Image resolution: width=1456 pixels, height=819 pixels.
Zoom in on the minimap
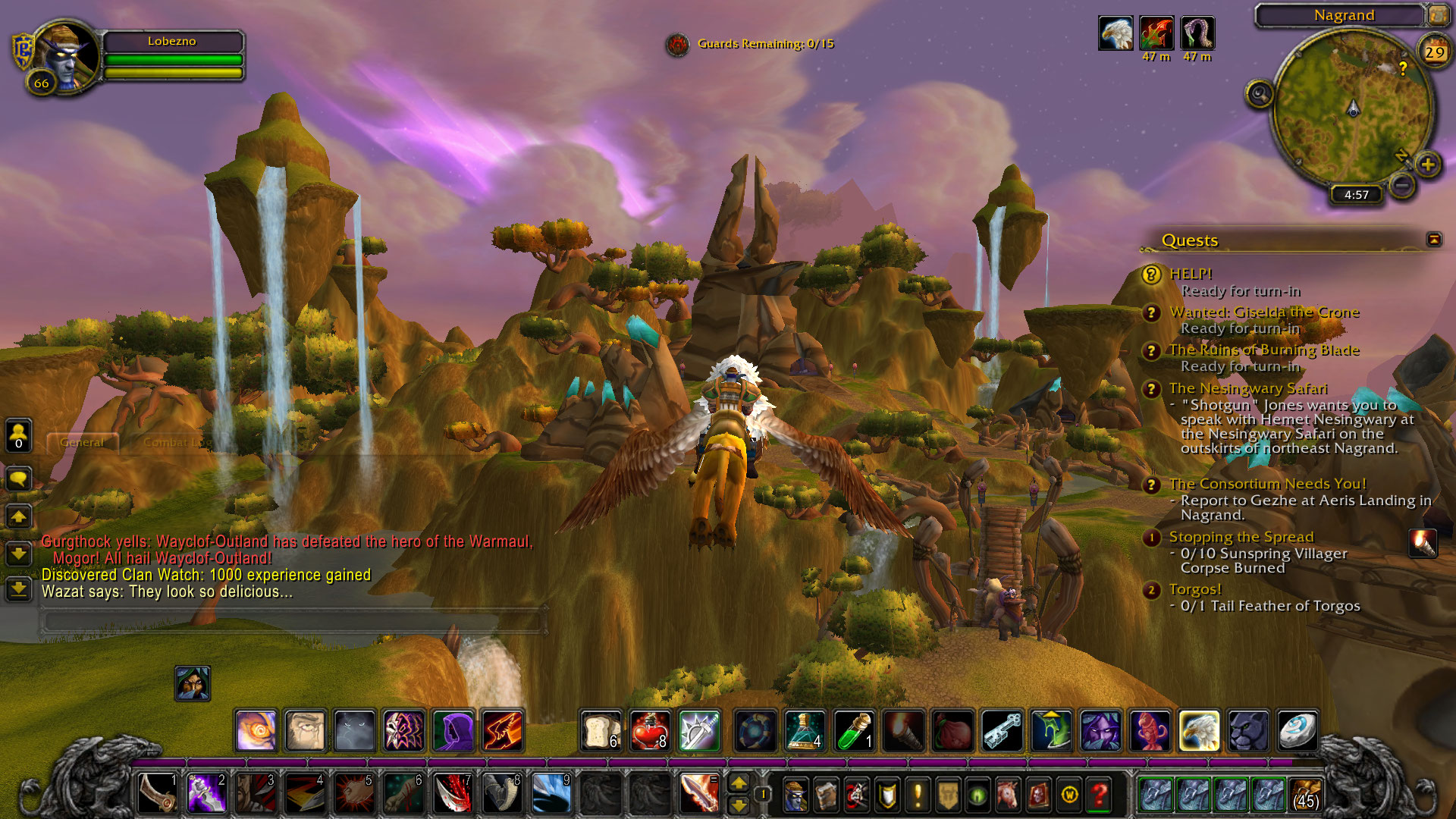click(1427, 164)
